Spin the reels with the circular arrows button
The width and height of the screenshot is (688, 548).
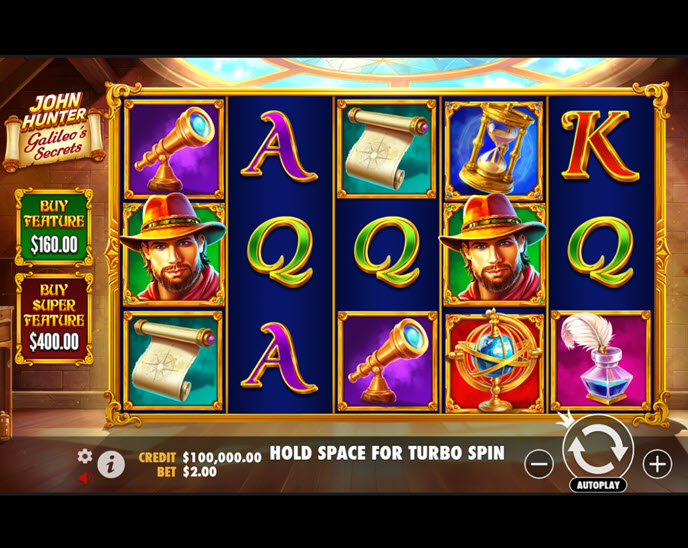598,451
